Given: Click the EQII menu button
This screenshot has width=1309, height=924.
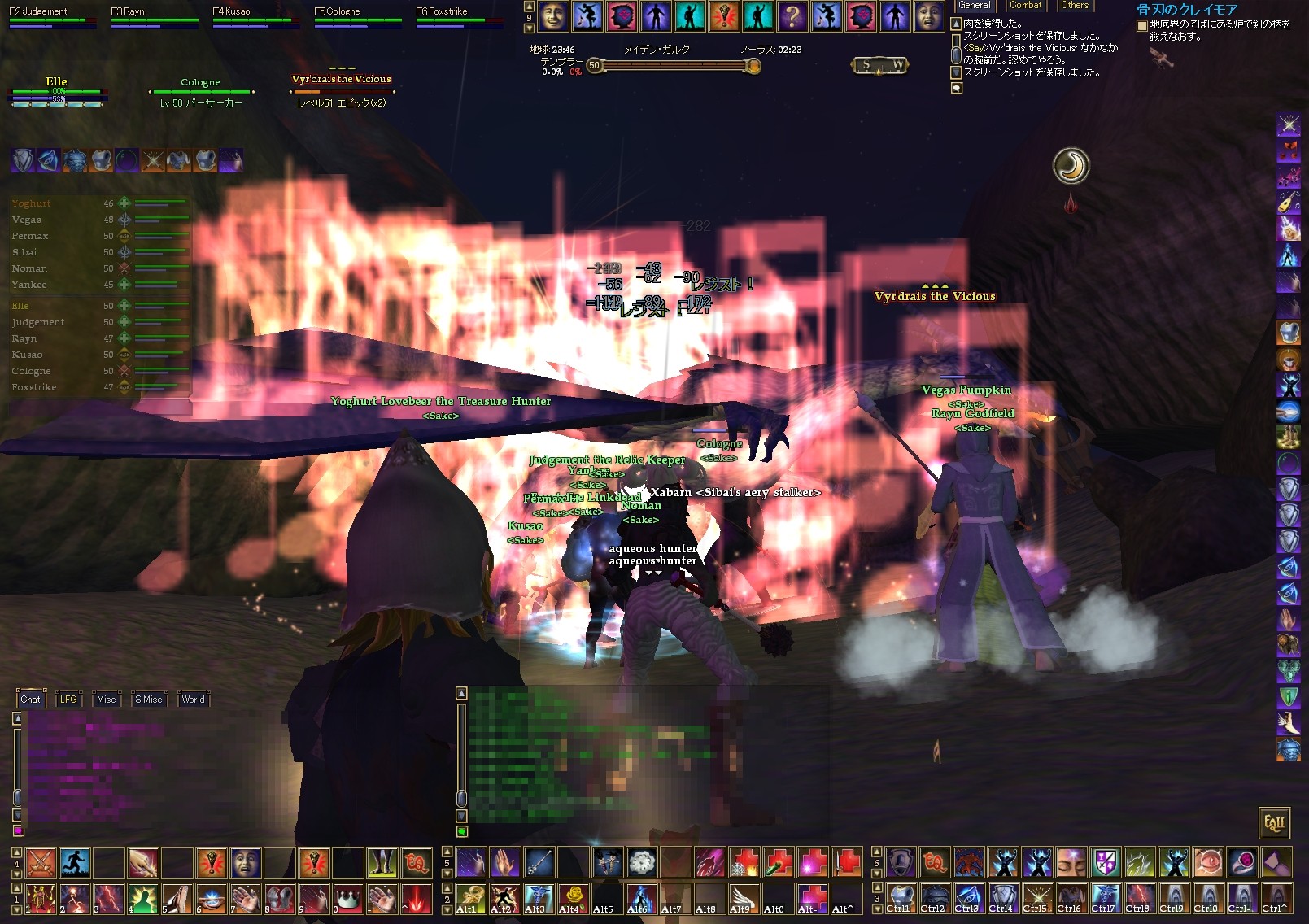Looking at the screenshot, I should (x=1273, y=823).
